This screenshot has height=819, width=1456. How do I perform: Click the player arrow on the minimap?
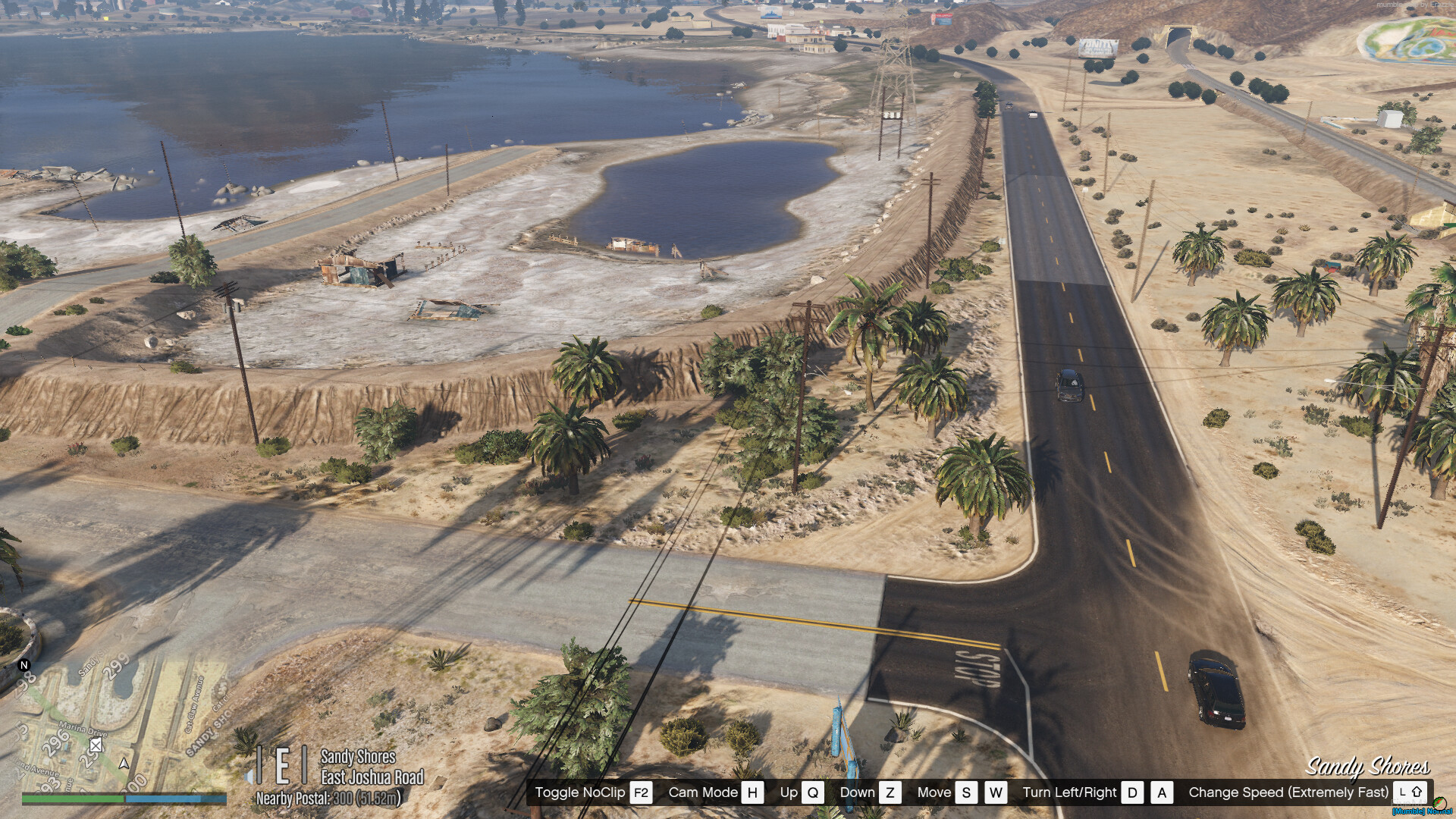coord(124,764)
